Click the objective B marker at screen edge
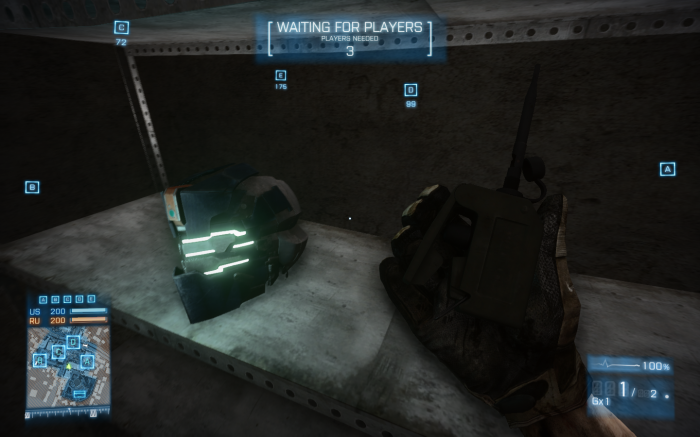The height and width of the screenshot is (437, 700). pyautogui.click(x=32, y=187)
